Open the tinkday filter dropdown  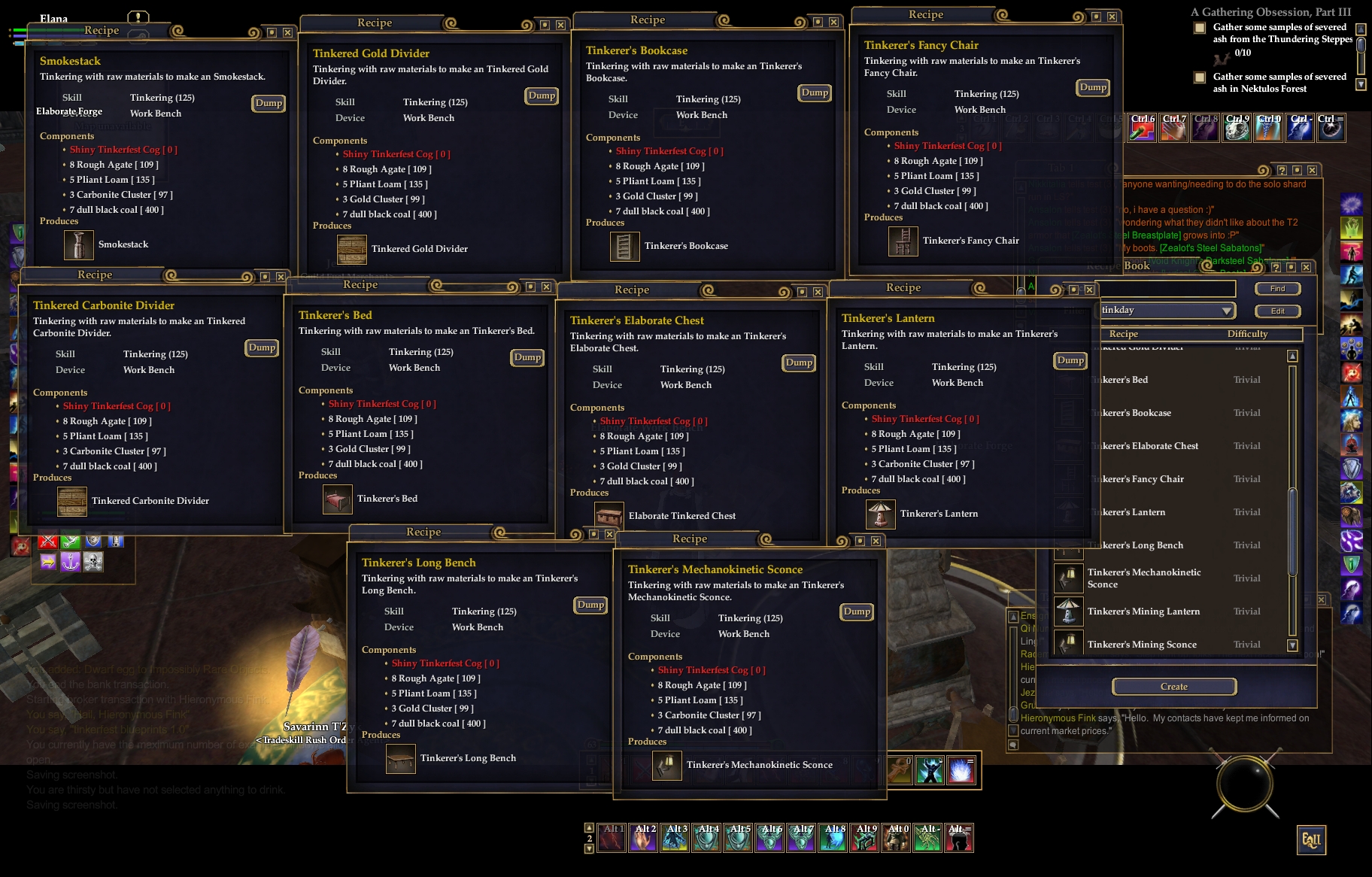(1227, 311)
